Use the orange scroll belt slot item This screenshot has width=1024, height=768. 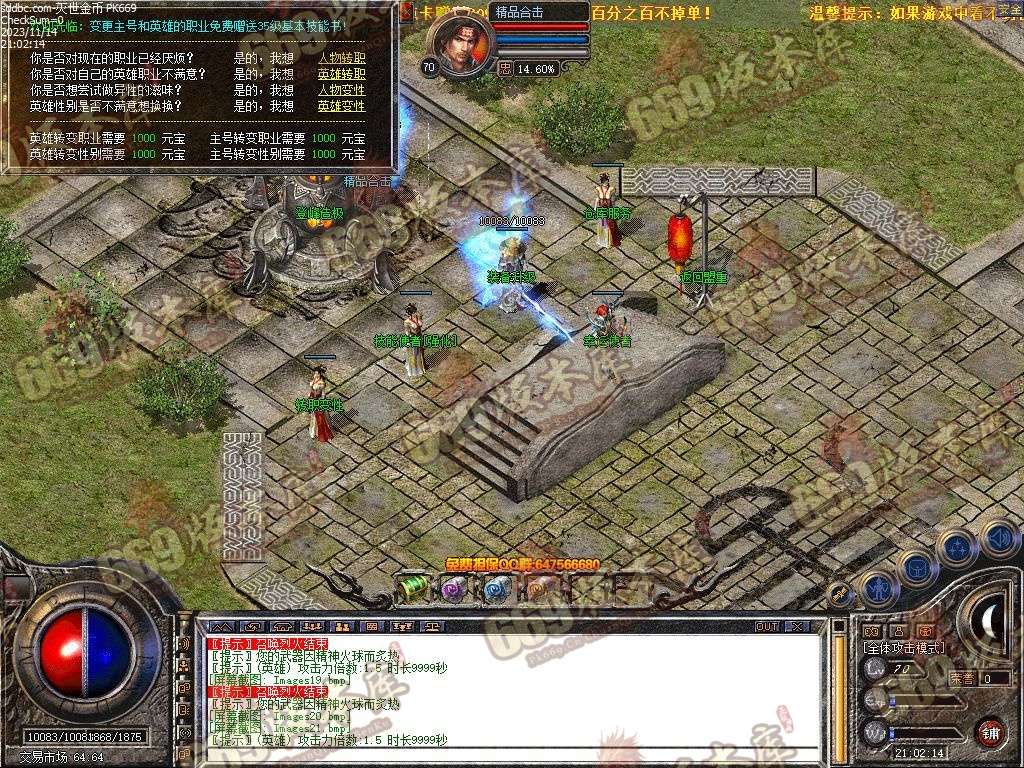click(538, 589)
